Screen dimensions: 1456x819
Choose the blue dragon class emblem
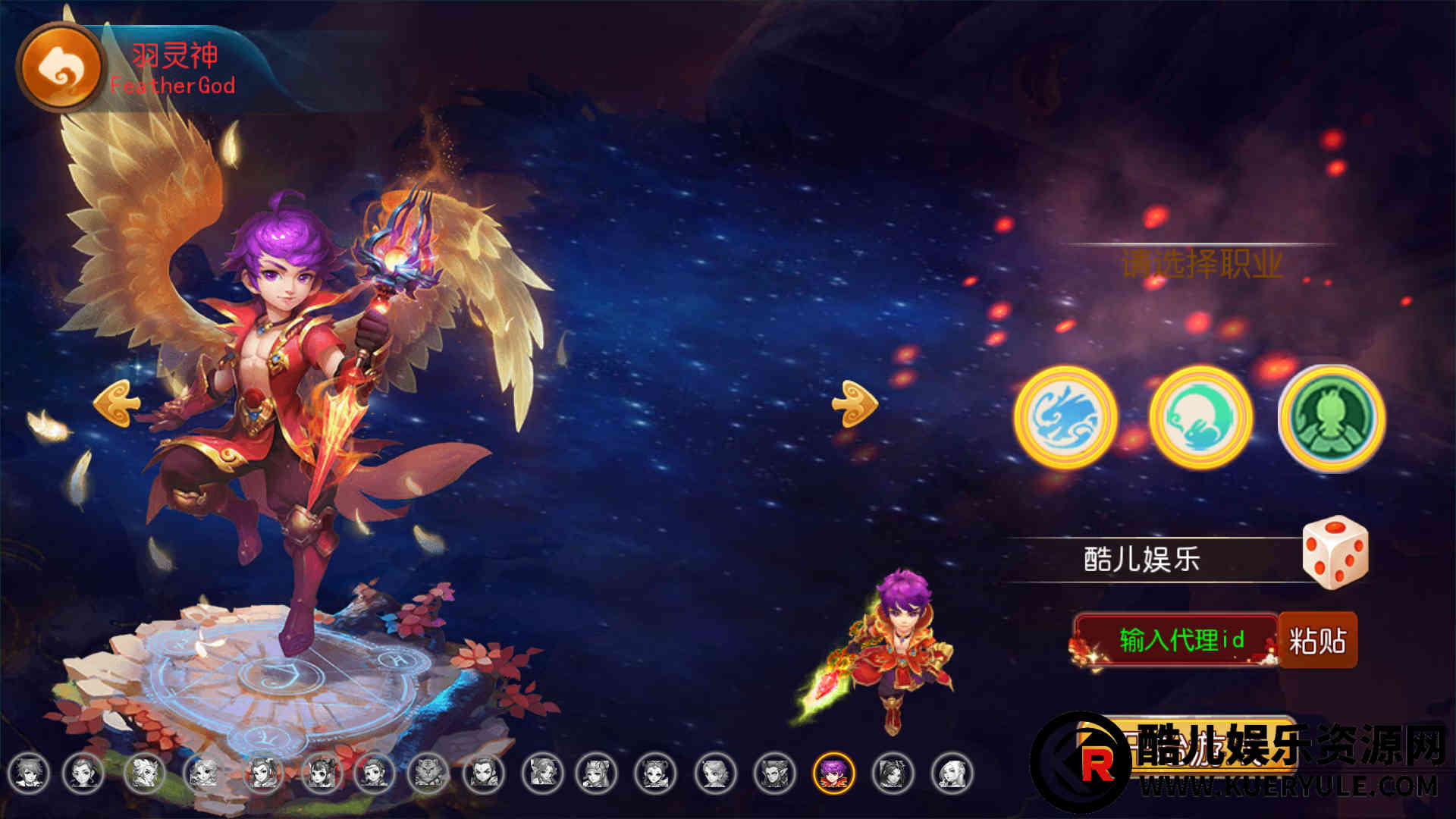click(x=1065, y=418)
